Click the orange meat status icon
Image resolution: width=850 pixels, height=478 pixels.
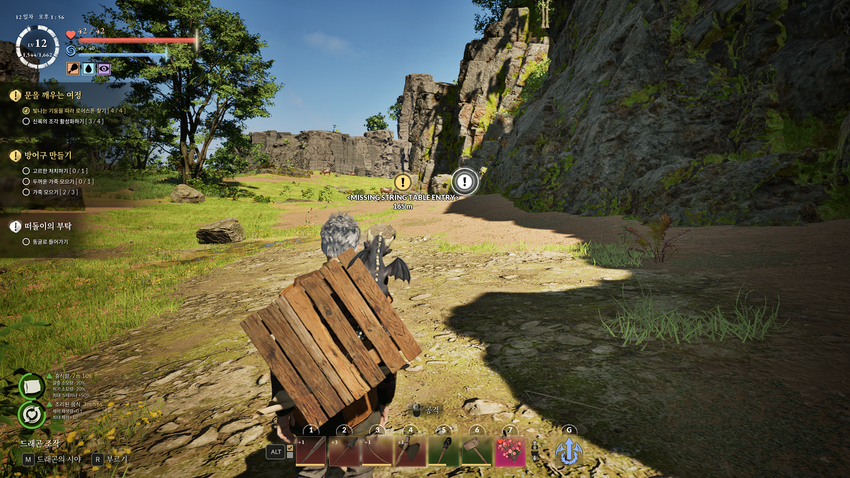click(73, 69)
